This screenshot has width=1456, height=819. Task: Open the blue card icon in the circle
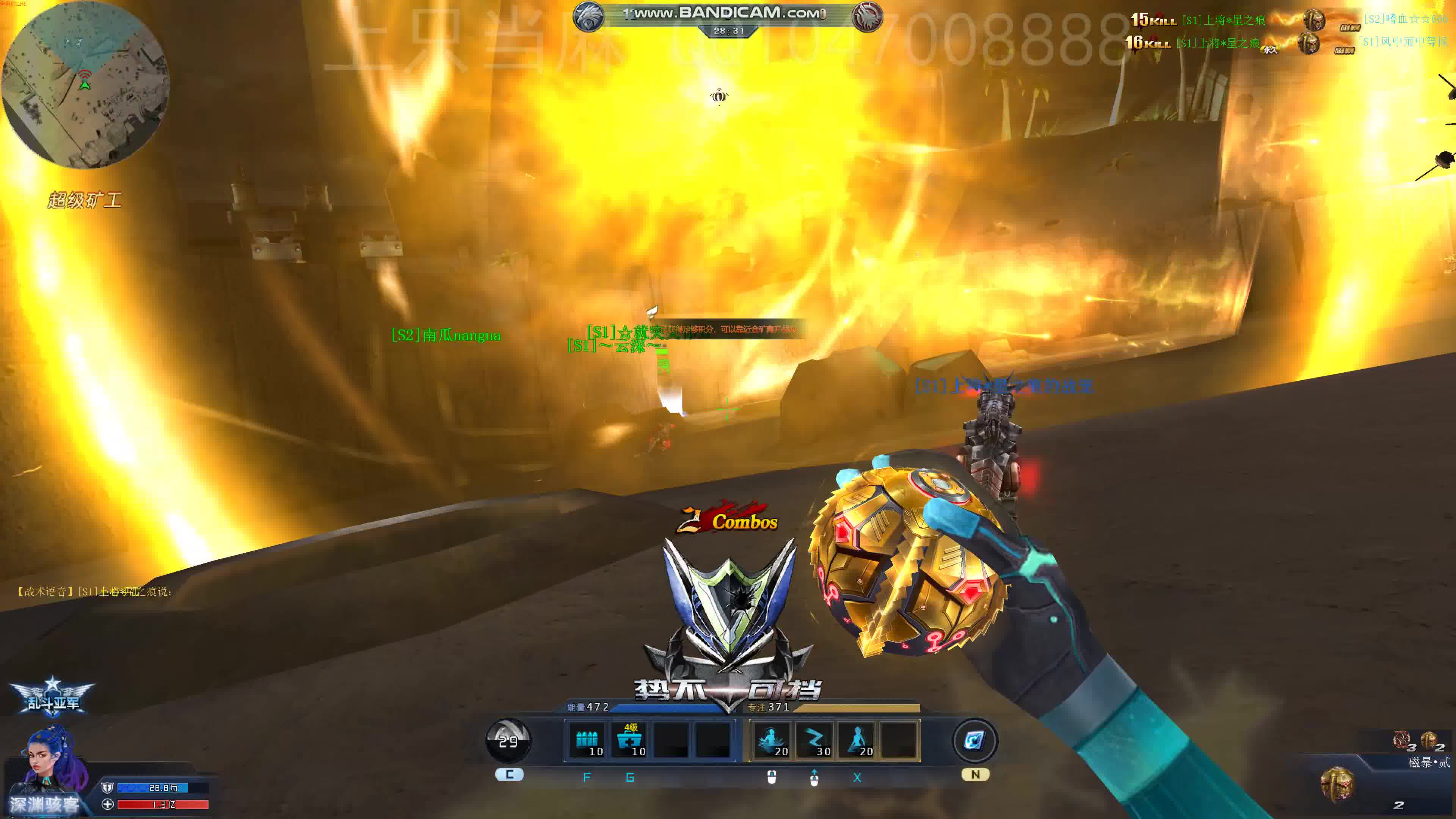974,741
